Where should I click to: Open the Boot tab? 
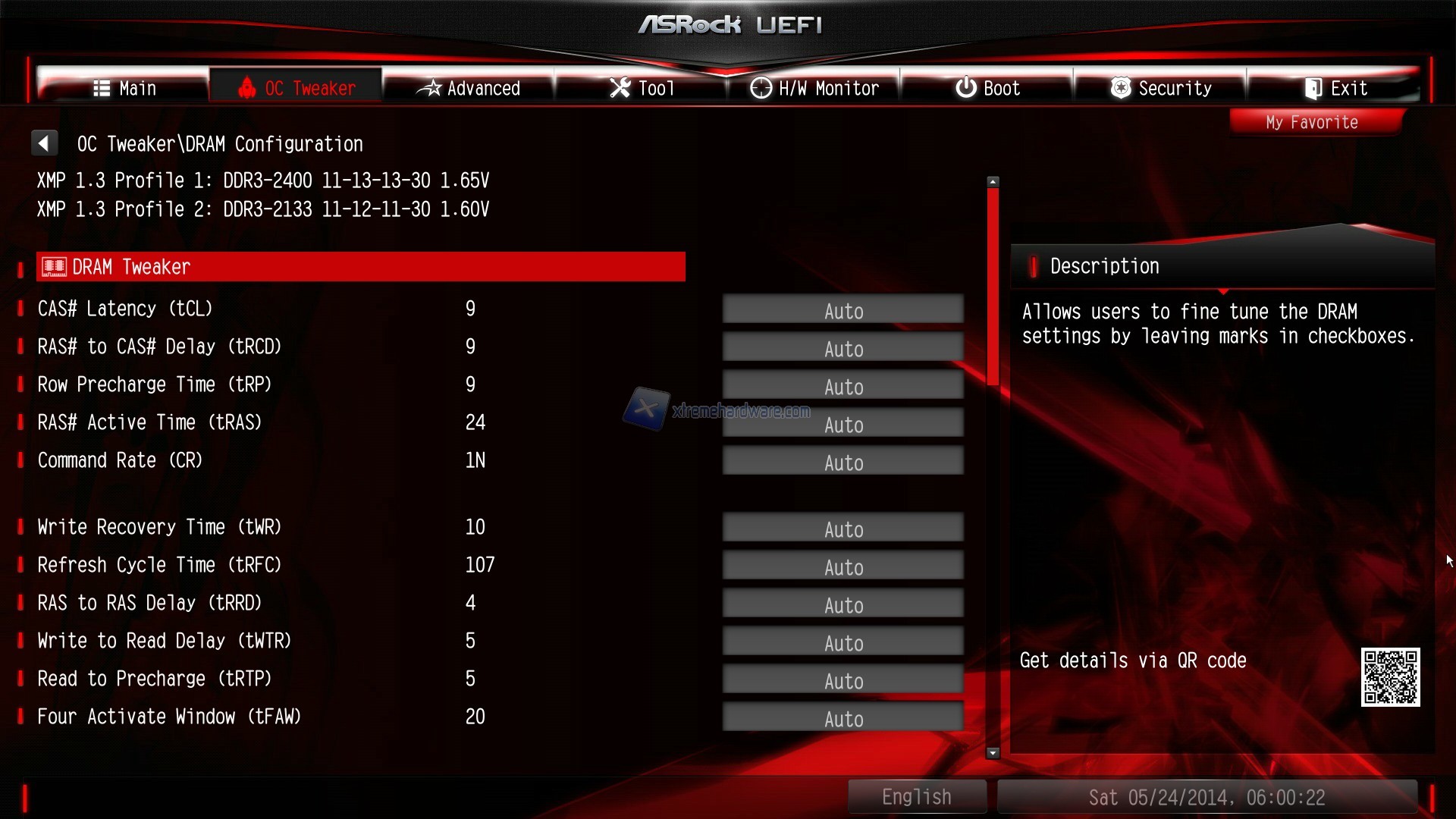tap(987, 88)
